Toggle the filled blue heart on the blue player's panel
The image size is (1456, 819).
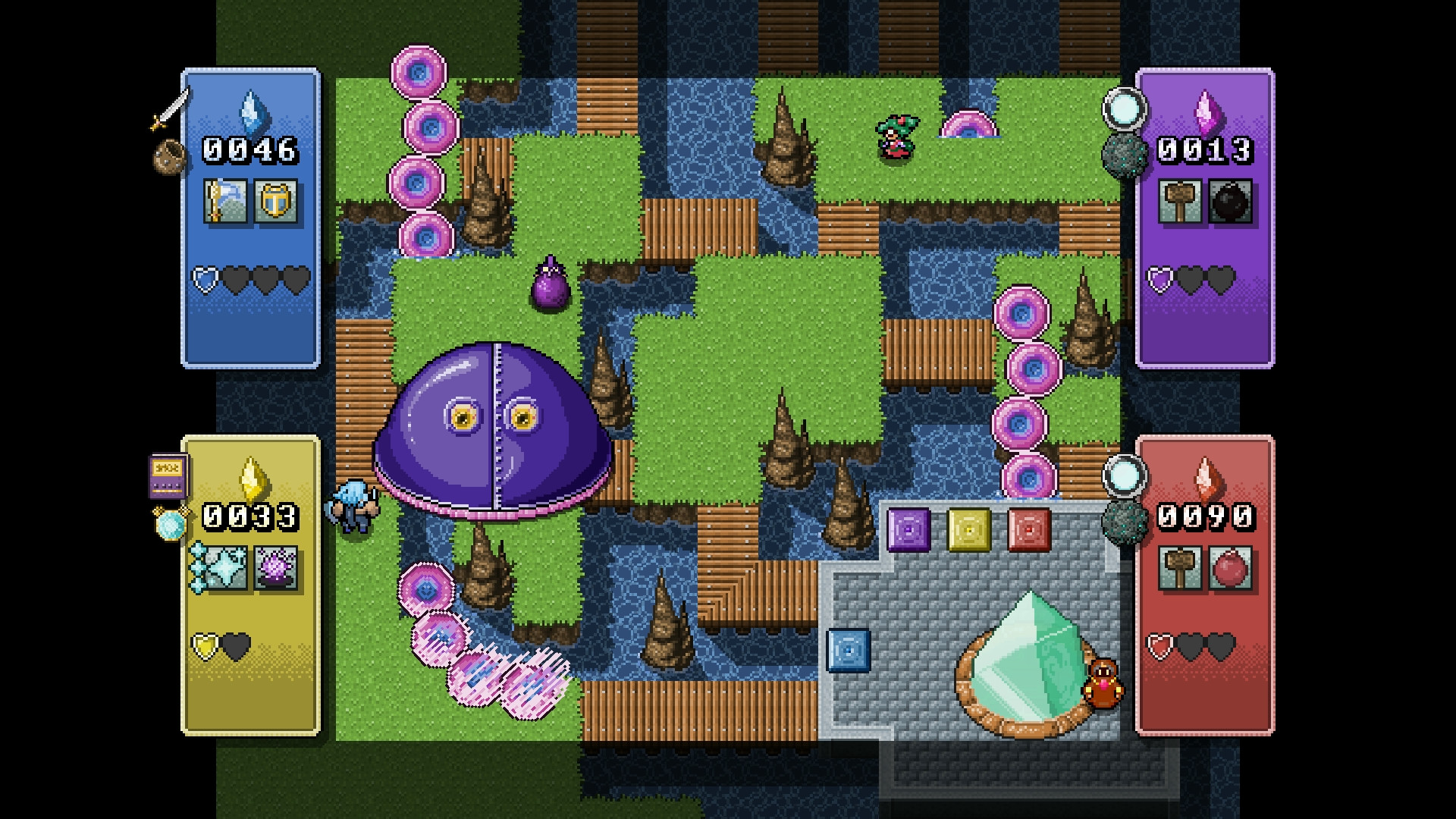pos(203,281)
